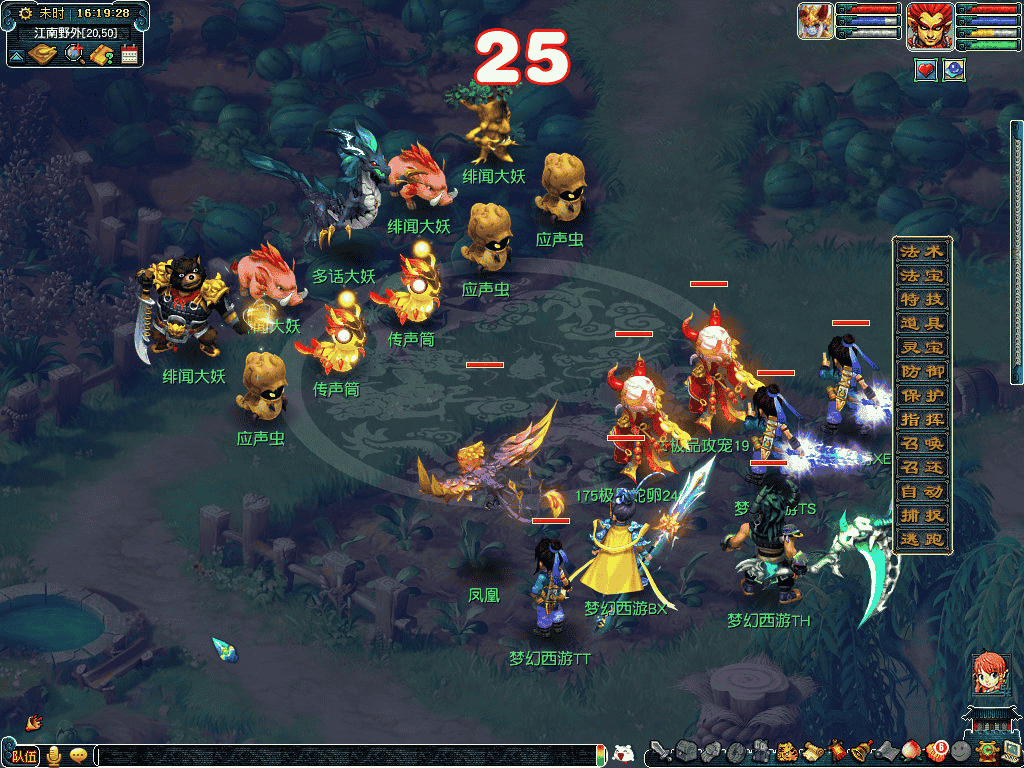Viewport: 1024px width, 768px height.
Task: Select the 保护 protect command
Action: [921, 395]
